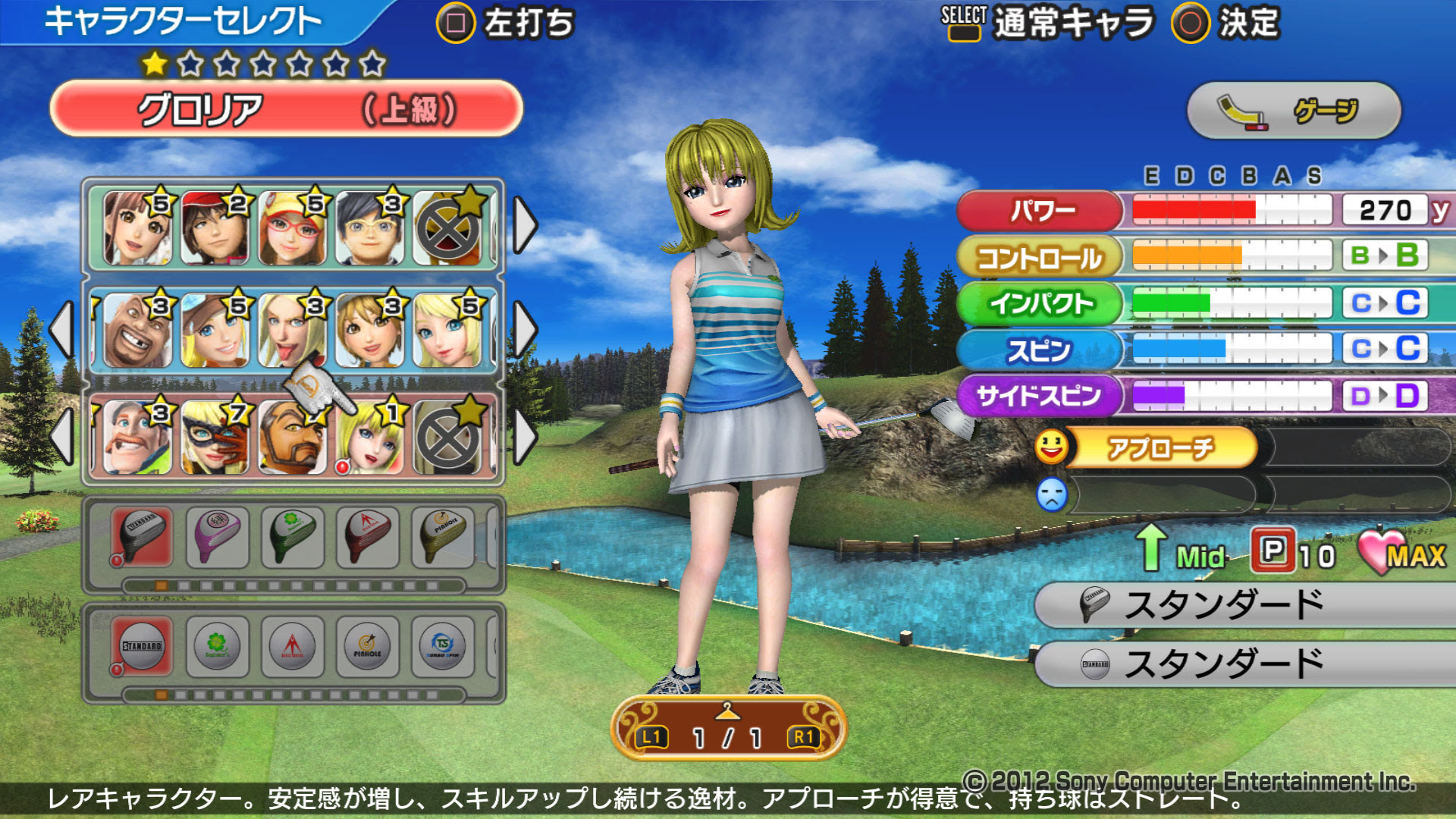Open the equipped Standard club row
This screenshot has width=1456, height=819.
1244,604
